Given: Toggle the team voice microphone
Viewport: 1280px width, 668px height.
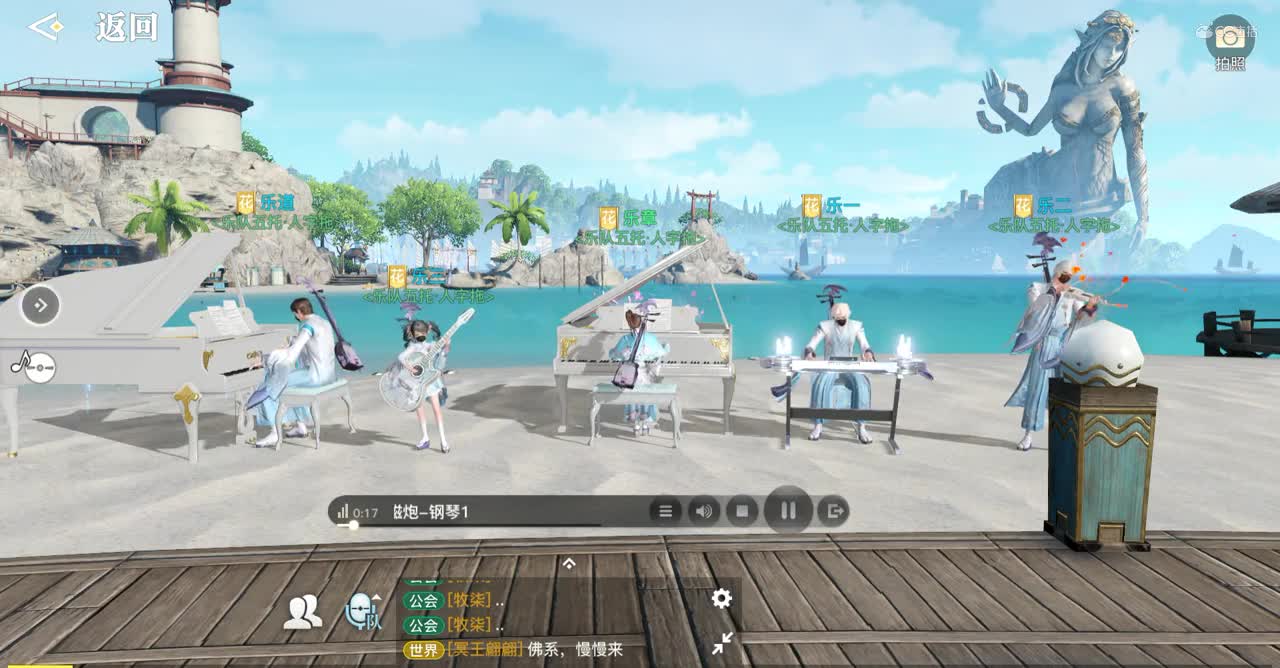Looking at the screenshot, I should (x=363, y=611).
